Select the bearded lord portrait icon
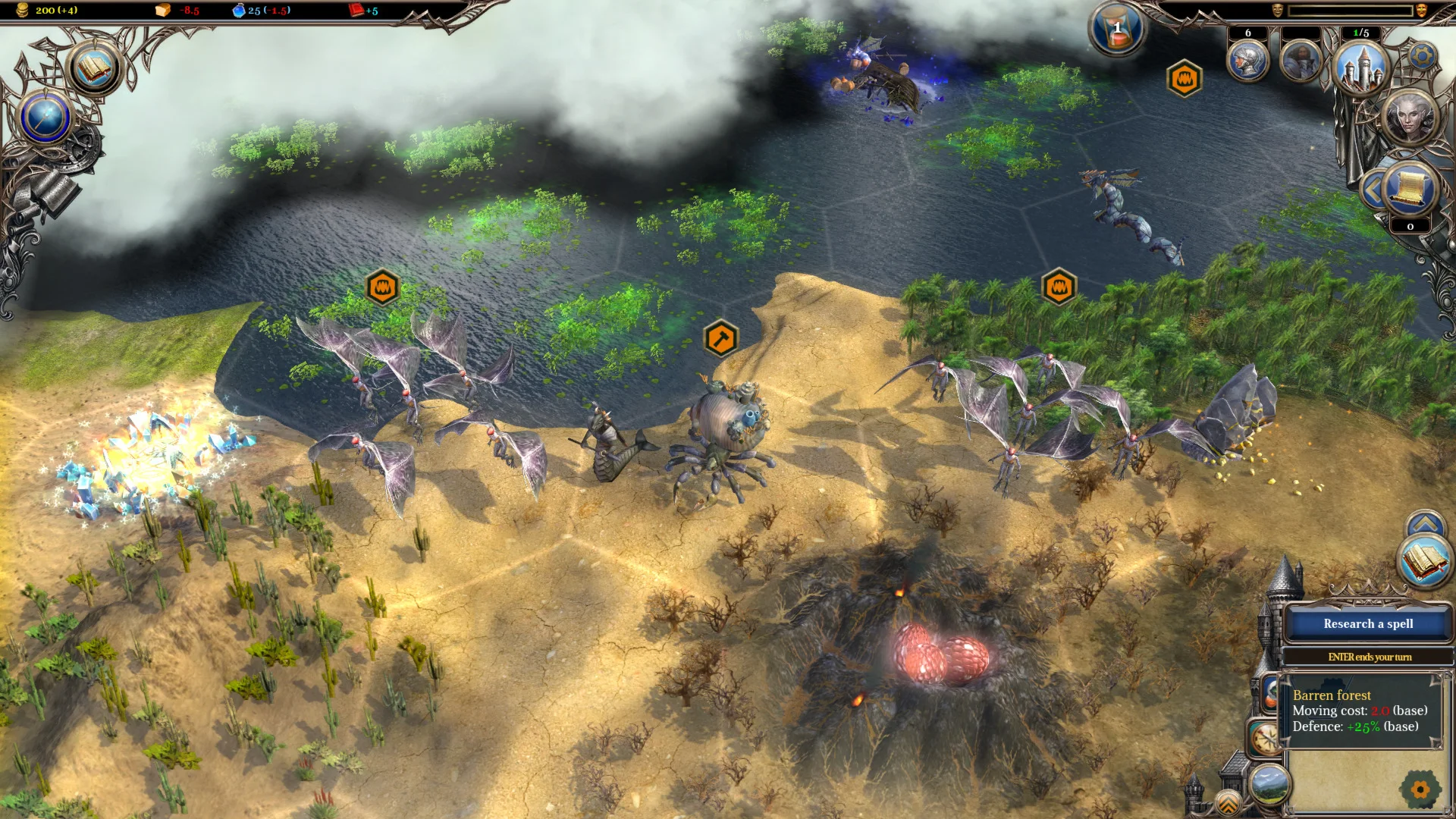The image size is (1456, 819). (x=1301, y=61)
